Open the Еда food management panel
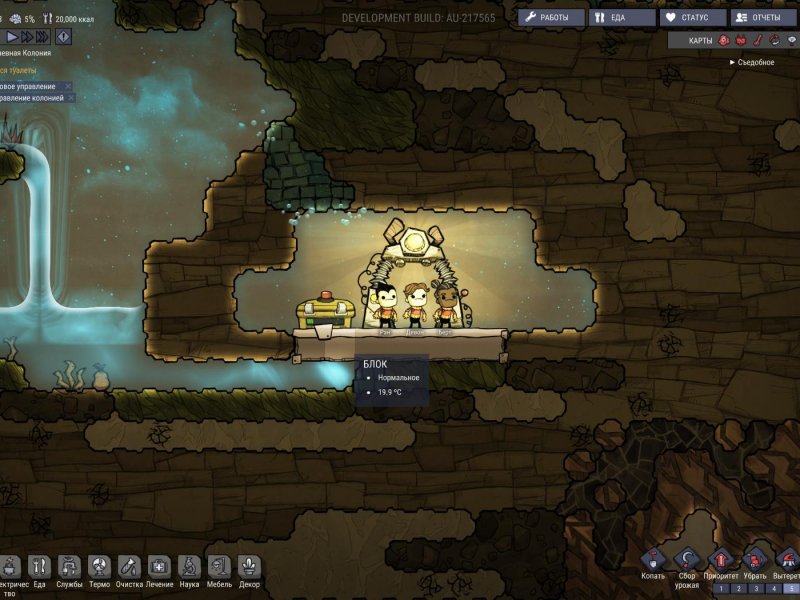Image resolution: width=800 pixels, height=600 pixels. point(621,18)
